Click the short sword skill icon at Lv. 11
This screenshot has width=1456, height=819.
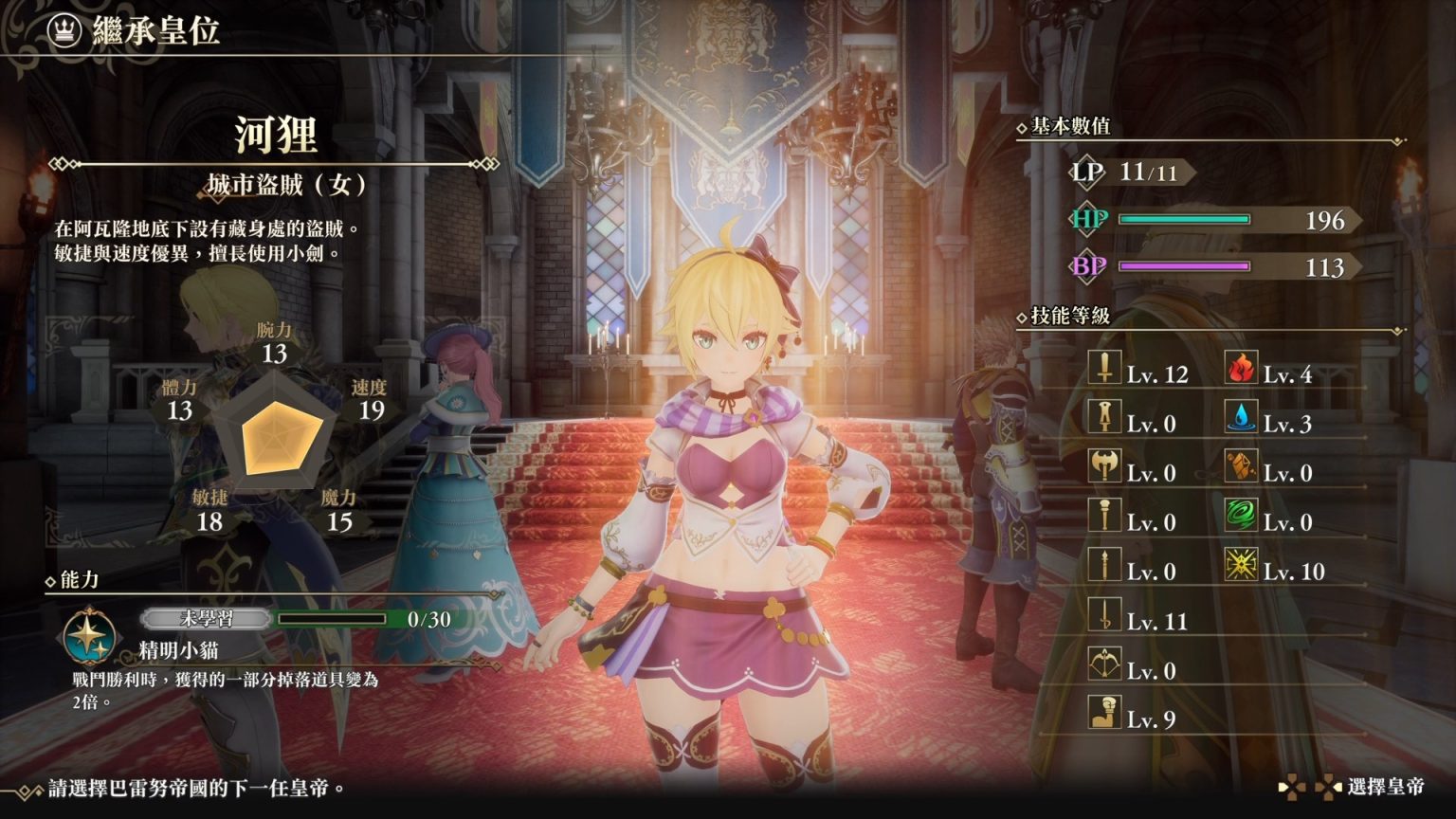[1104, 613]
